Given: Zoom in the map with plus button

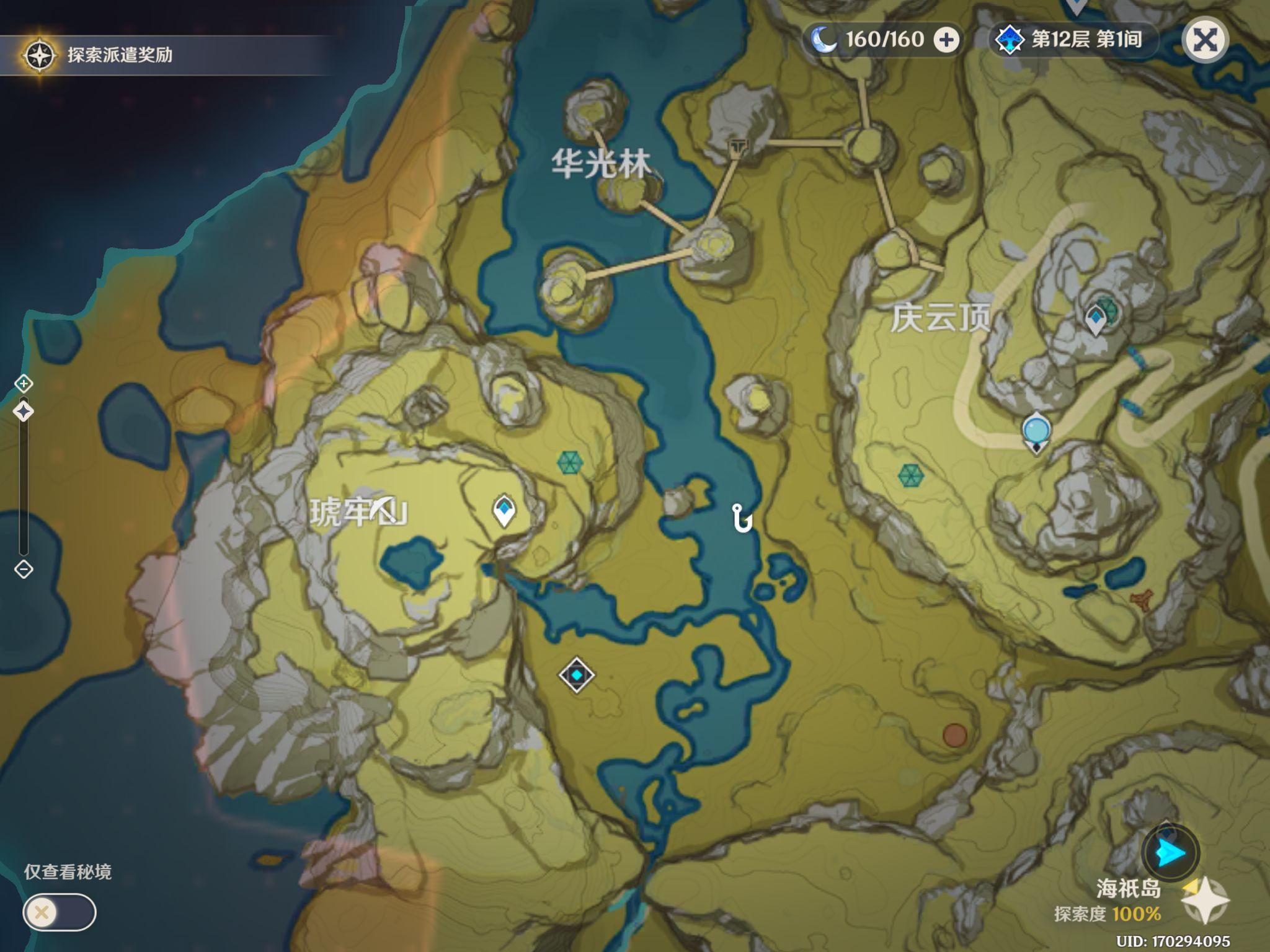Looking at the screenshot, I should (24, 384).
